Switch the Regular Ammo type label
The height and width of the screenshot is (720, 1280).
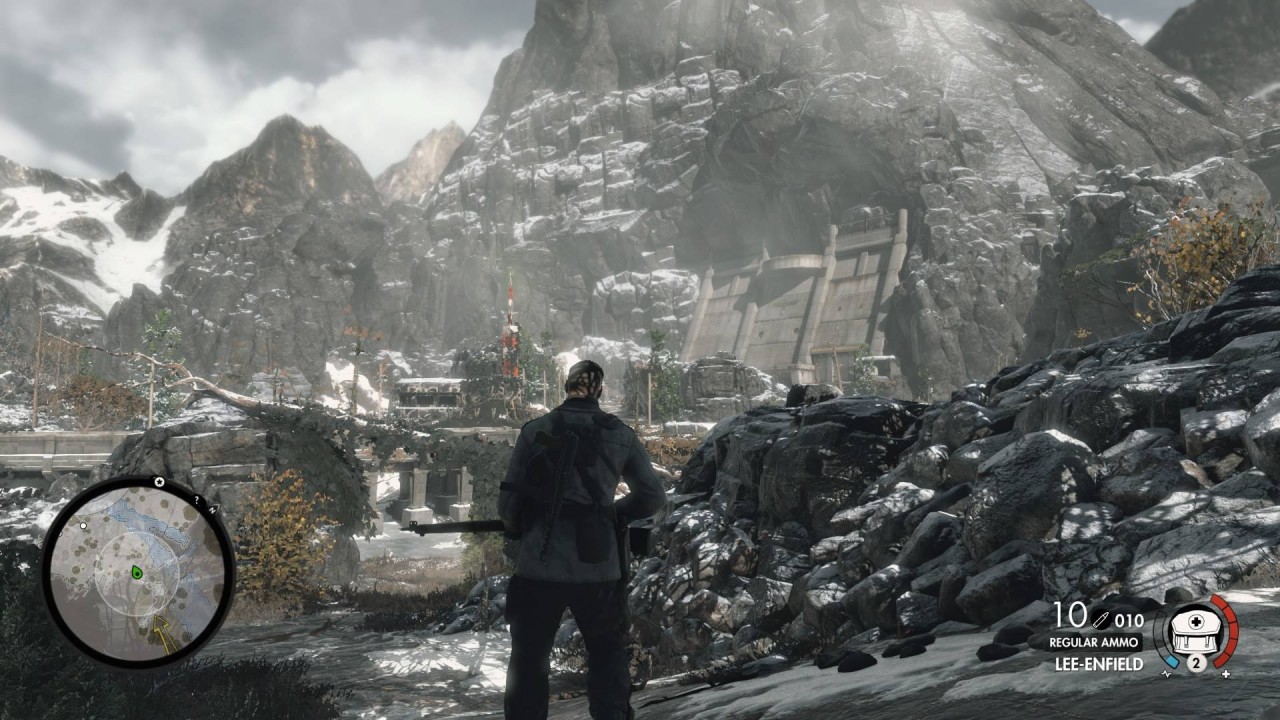(x=1095, y=643)
